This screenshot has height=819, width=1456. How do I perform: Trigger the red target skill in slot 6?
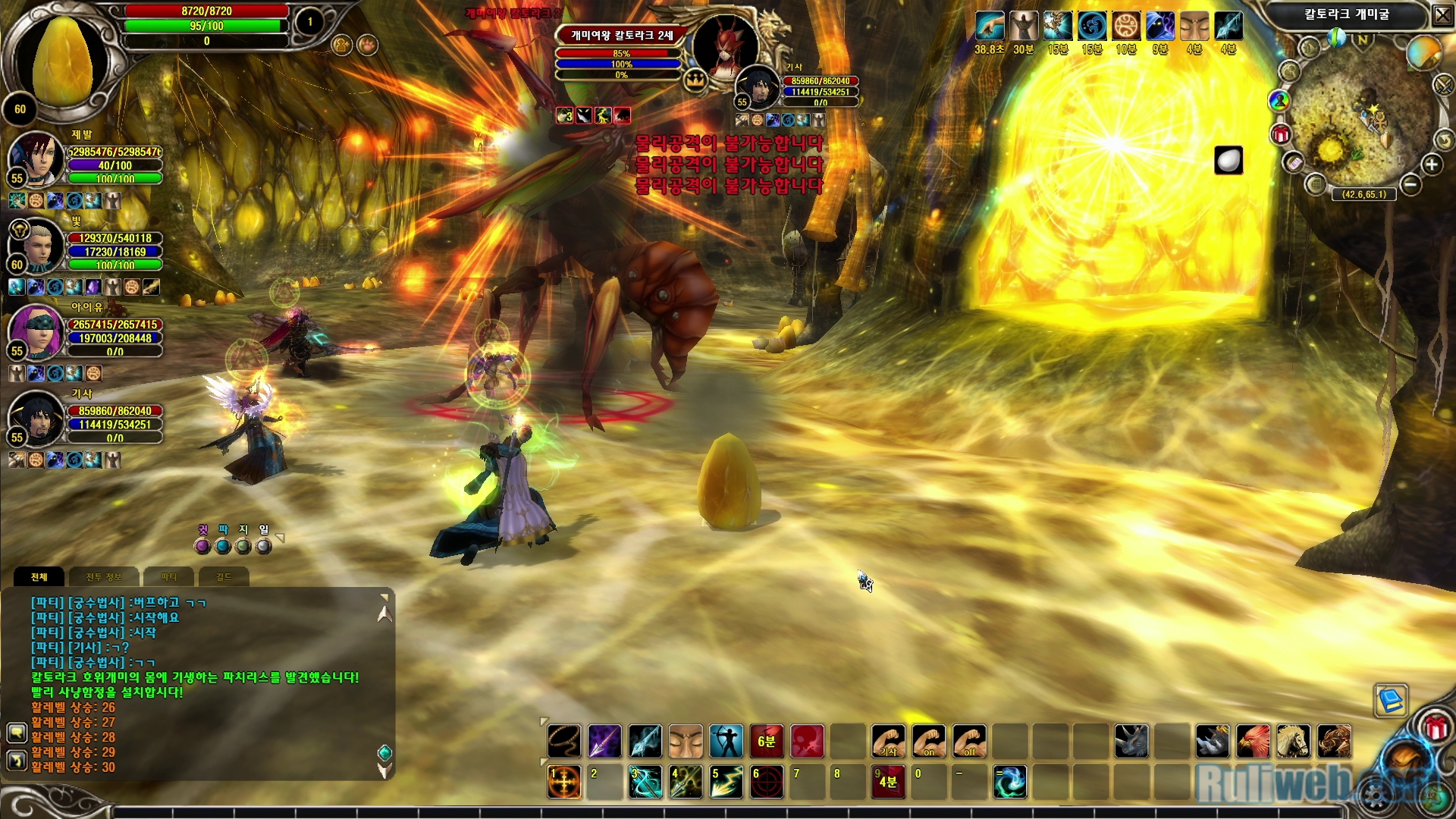pos(766,782)
